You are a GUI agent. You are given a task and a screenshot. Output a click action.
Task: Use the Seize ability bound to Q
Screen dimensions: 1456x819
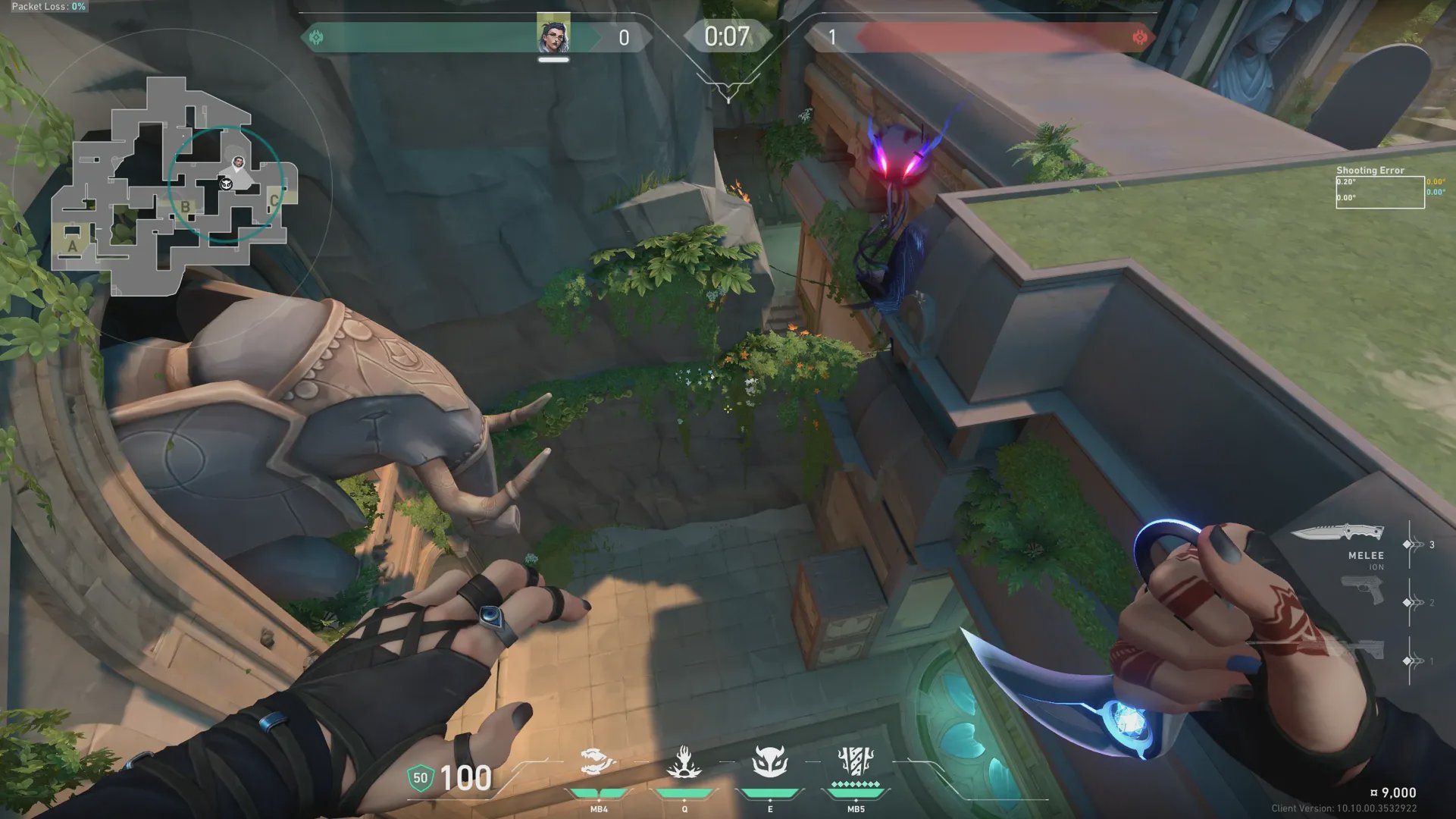click(x=684, y=763)
